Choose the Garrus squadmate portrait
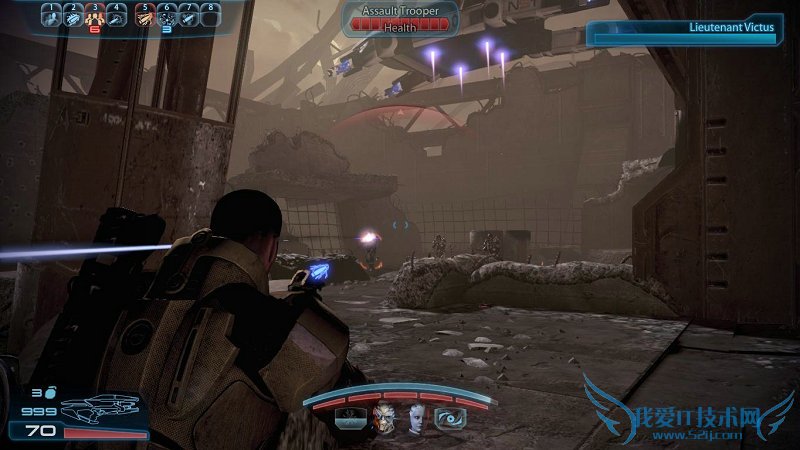 click(384, 419)
